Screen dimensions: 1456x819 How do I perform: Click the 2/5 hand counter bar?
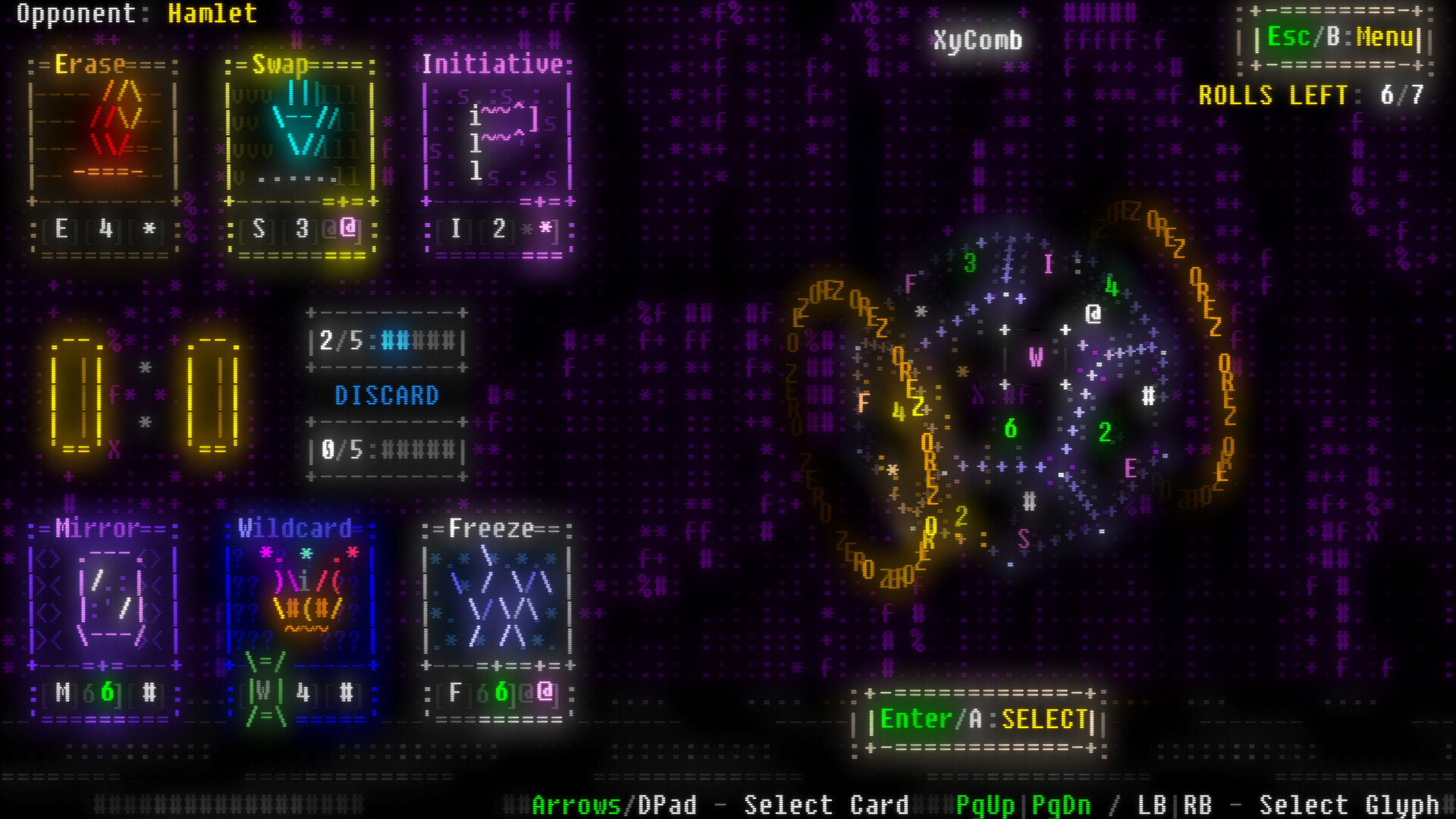(387, 341)
